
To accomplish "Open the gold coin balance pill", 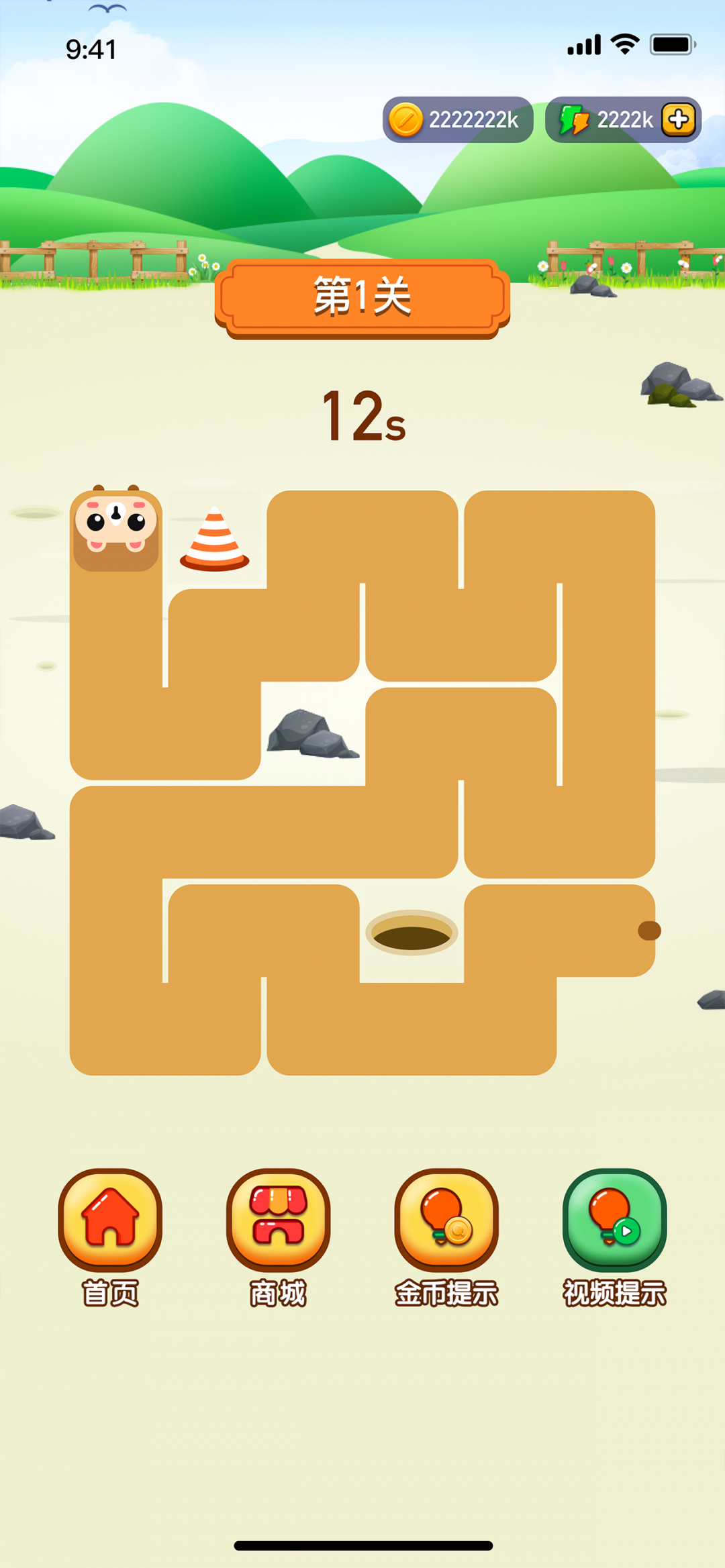I will (x=458, y=120).
